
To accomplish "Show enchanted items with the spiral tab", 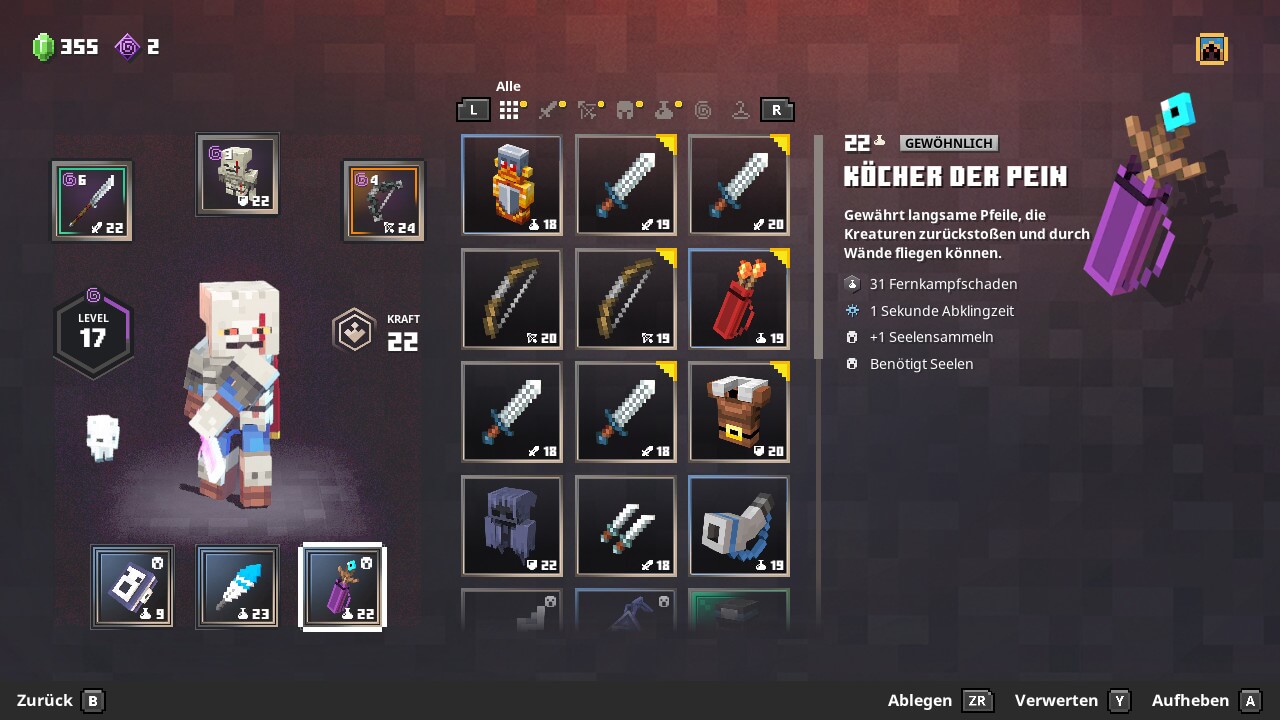I will (703, 110).
